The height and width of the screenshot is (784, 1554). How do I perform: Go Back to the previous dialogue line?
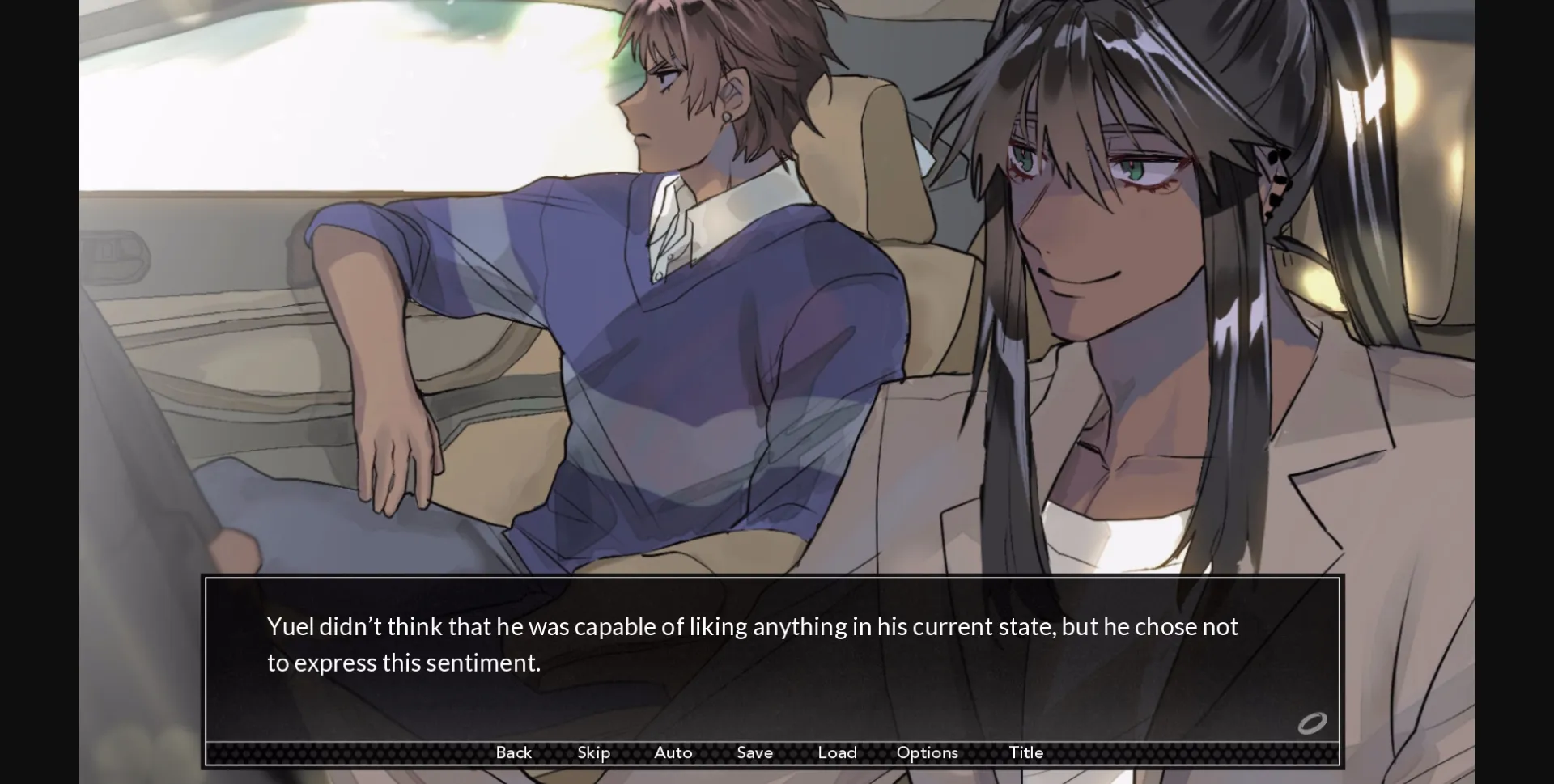point(513,752)
